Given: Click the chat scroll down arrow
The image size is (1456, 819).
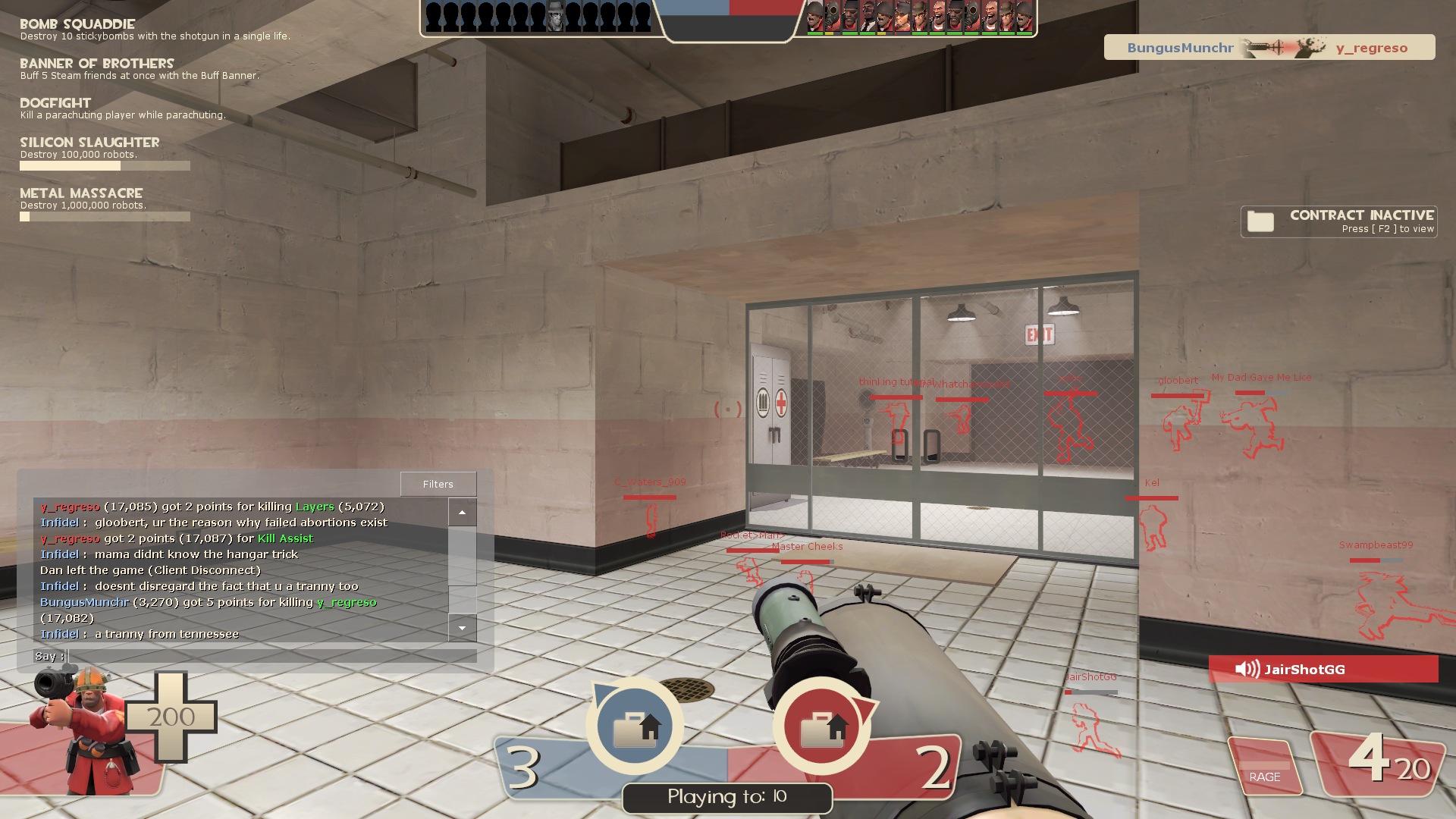Looking at the screenshot, I should click(x=462, y=628).
